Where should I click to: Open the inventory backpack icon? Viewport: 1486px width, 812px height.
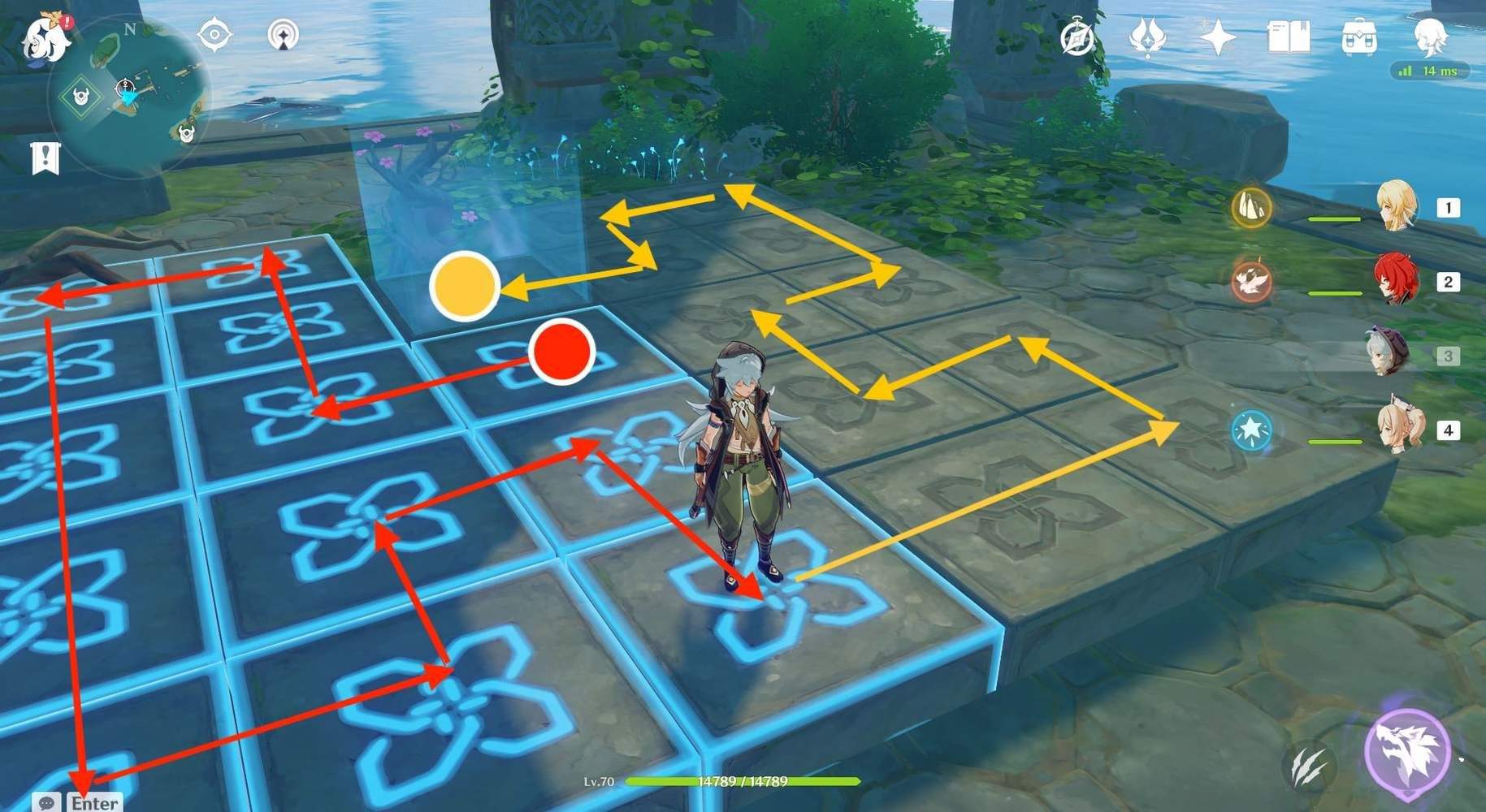click(x=1361, y=37)
